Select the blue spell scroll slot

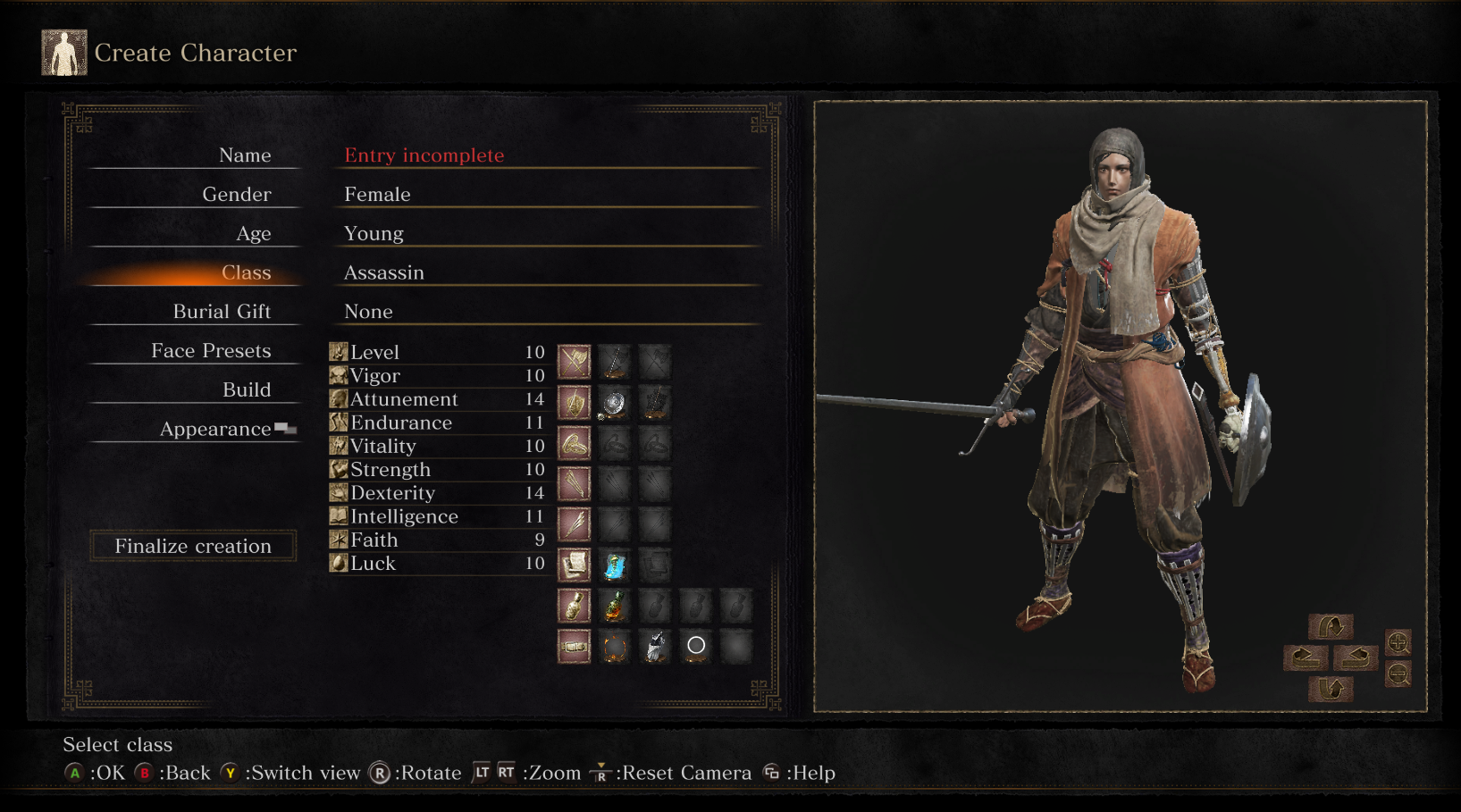tap(614, 565)
